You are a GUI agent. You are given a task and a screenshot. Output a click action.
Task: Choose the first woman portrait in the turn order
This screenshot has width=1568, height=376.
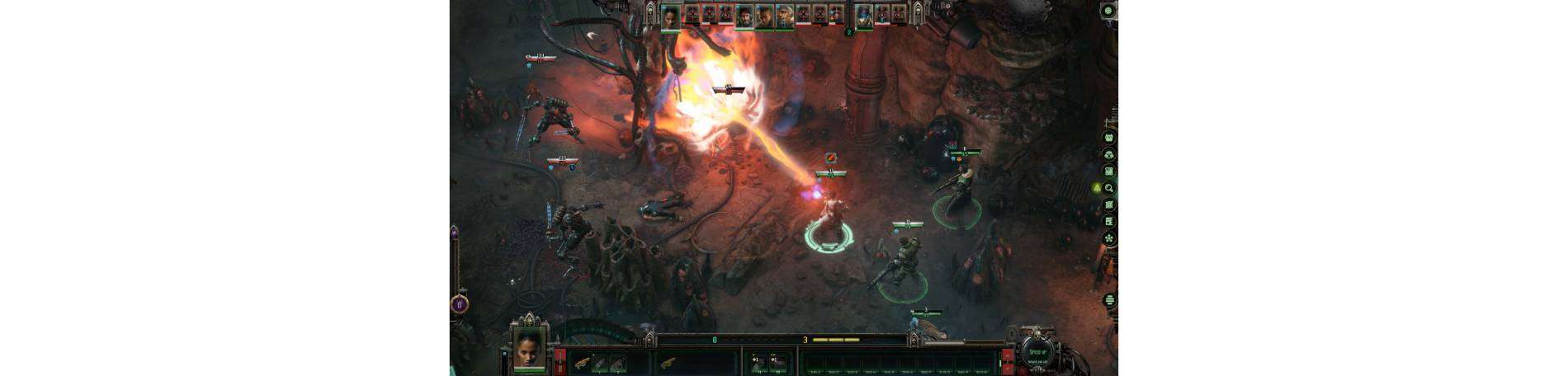coord(672,14)
